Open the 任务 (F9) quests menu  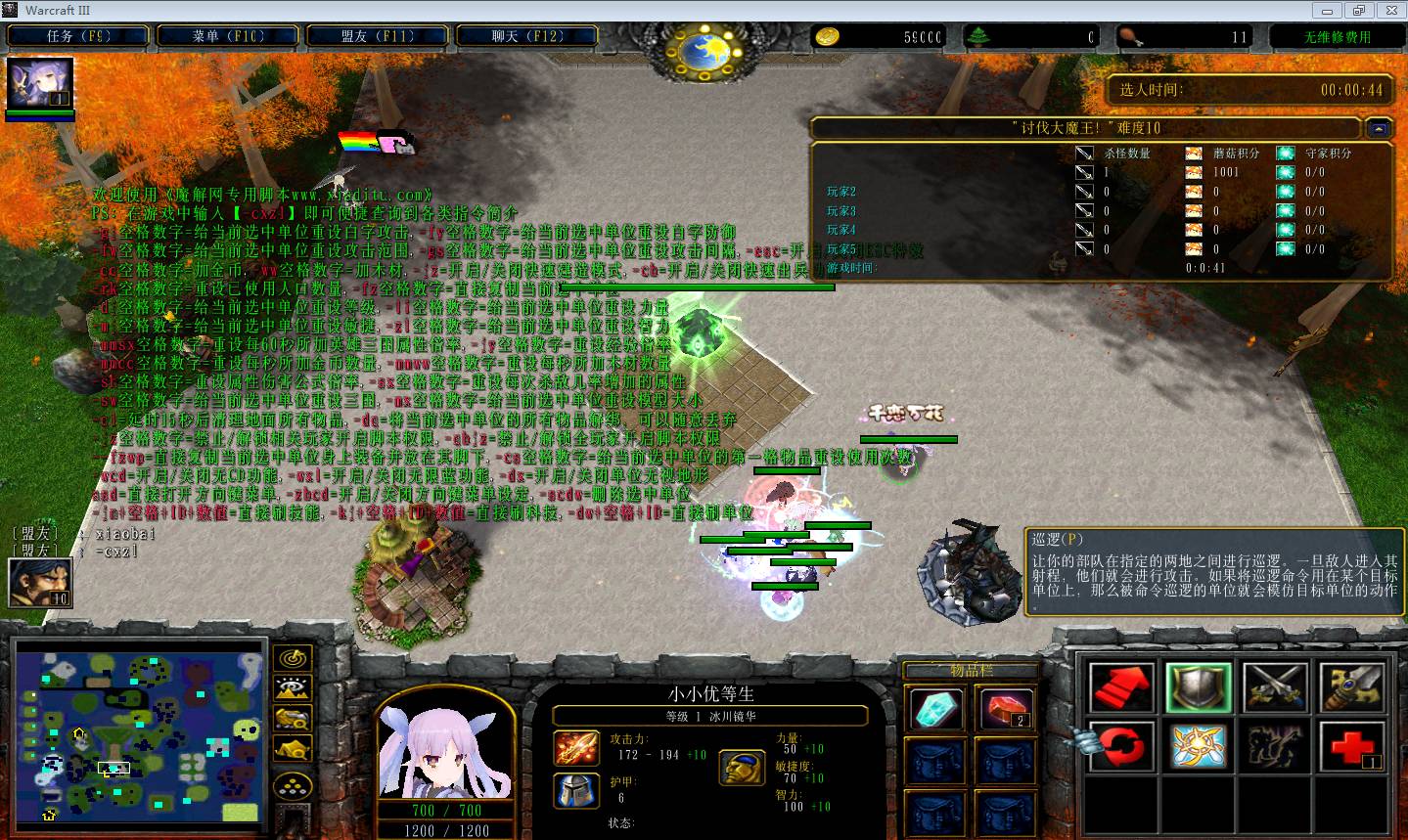pyautogui.click(x=79, y=36)
